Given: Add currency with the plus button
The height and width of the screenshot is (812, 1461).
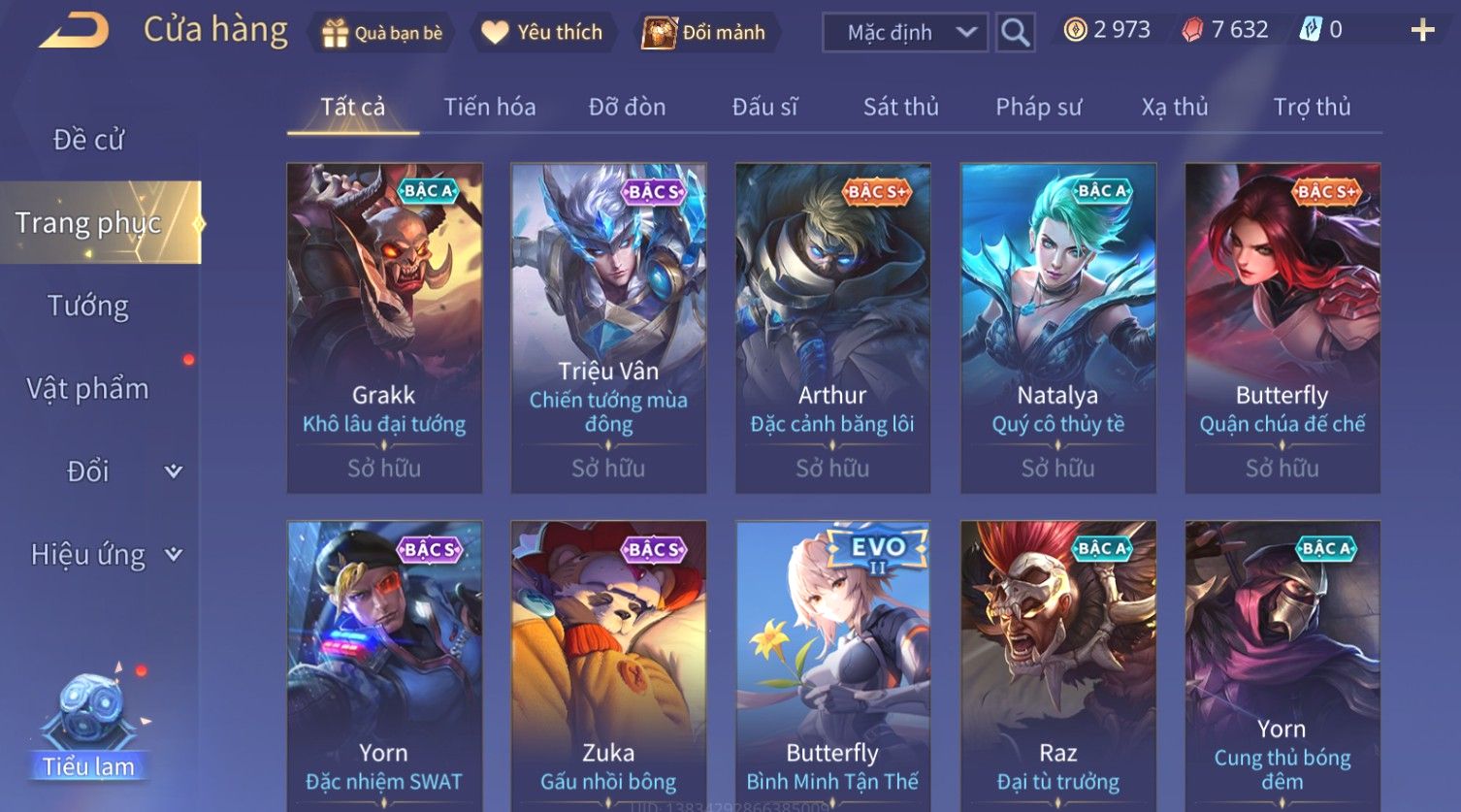Looking at the screenshot, I should click(x=1422, y=30).
